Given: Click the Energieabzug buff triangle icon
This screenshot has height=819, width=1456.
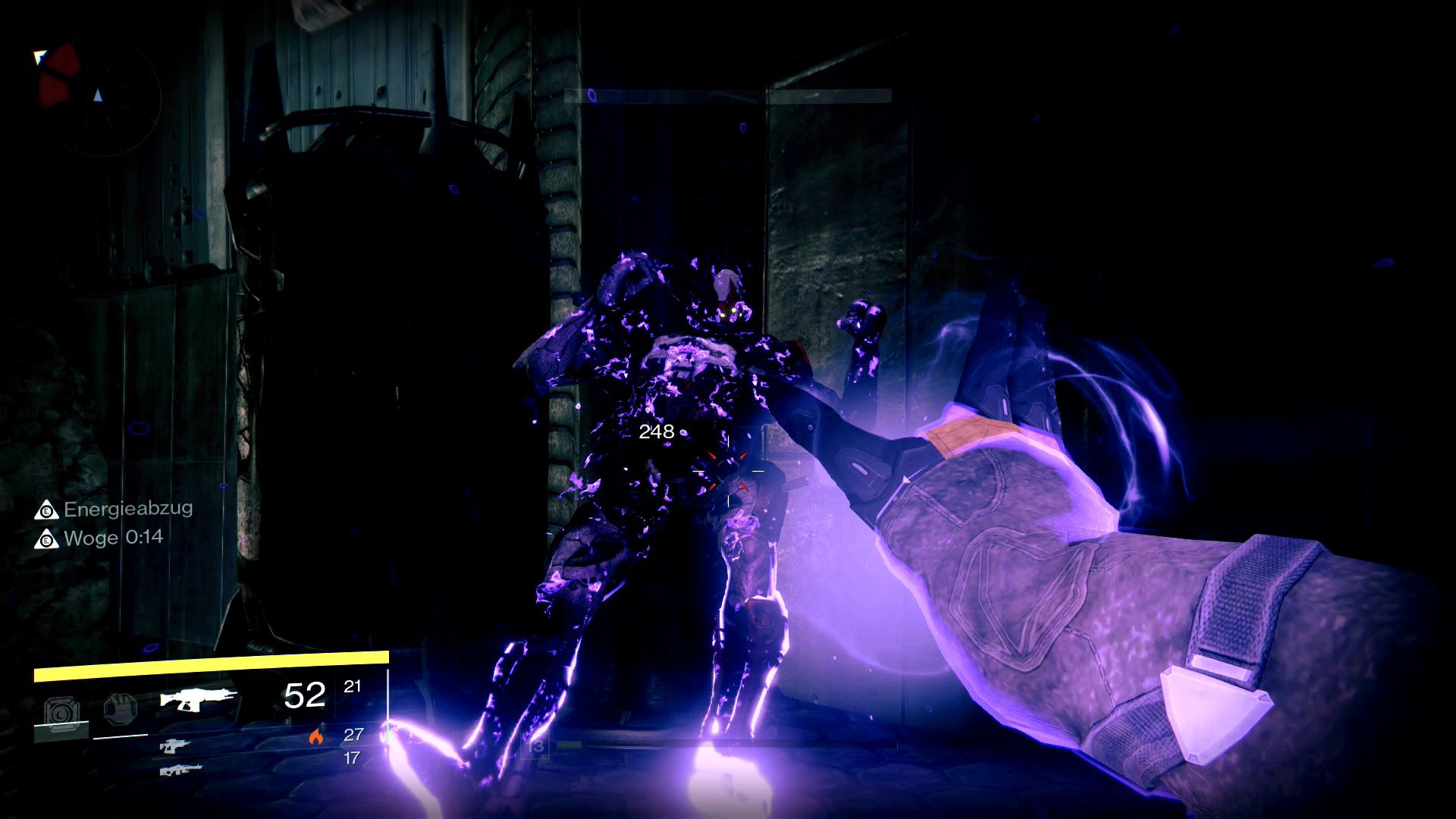Looking at the screenshot, I should [x=49, y=510].
